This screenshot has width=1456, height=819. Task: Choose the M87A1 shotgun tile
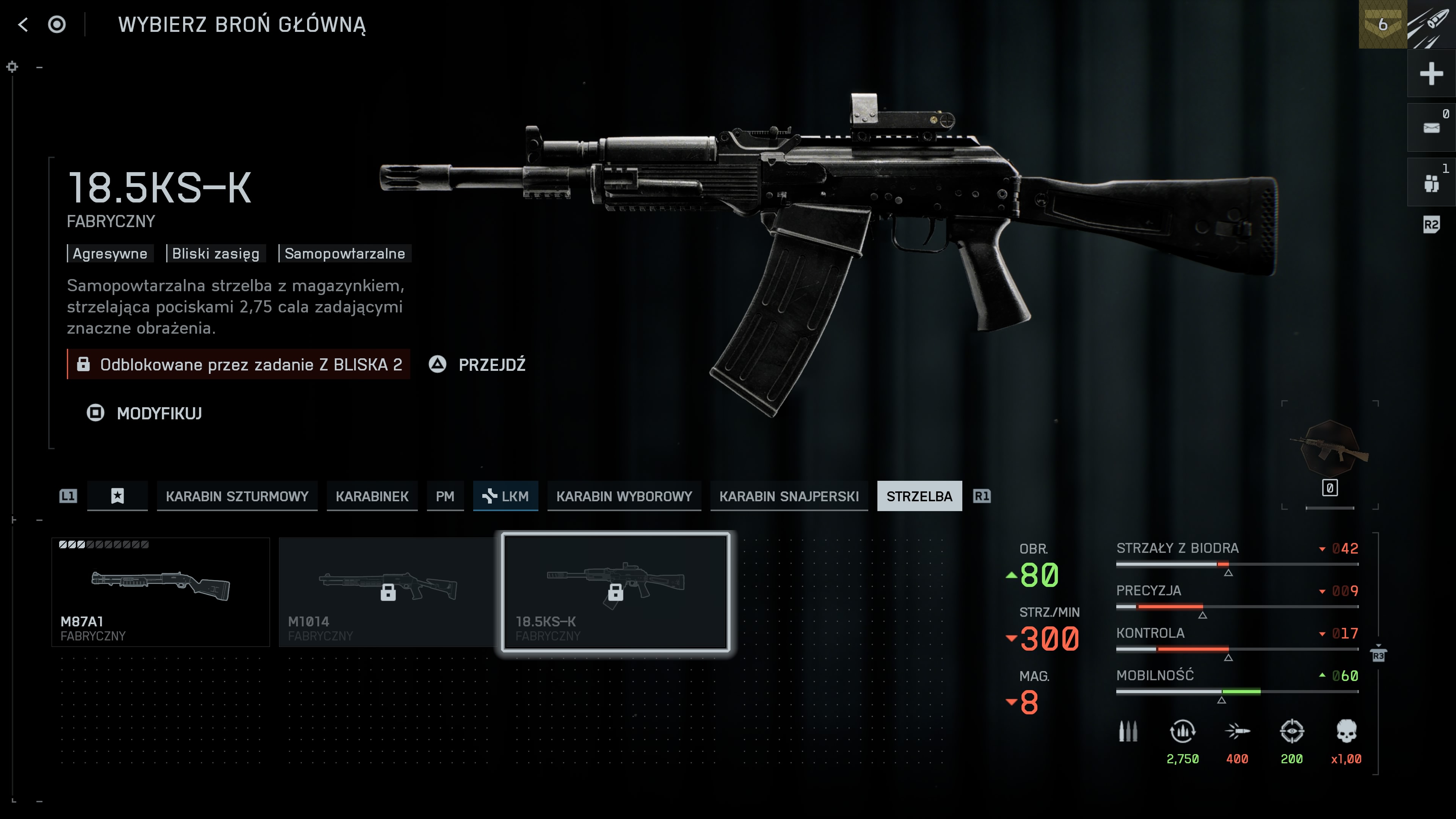pos(160,592)
